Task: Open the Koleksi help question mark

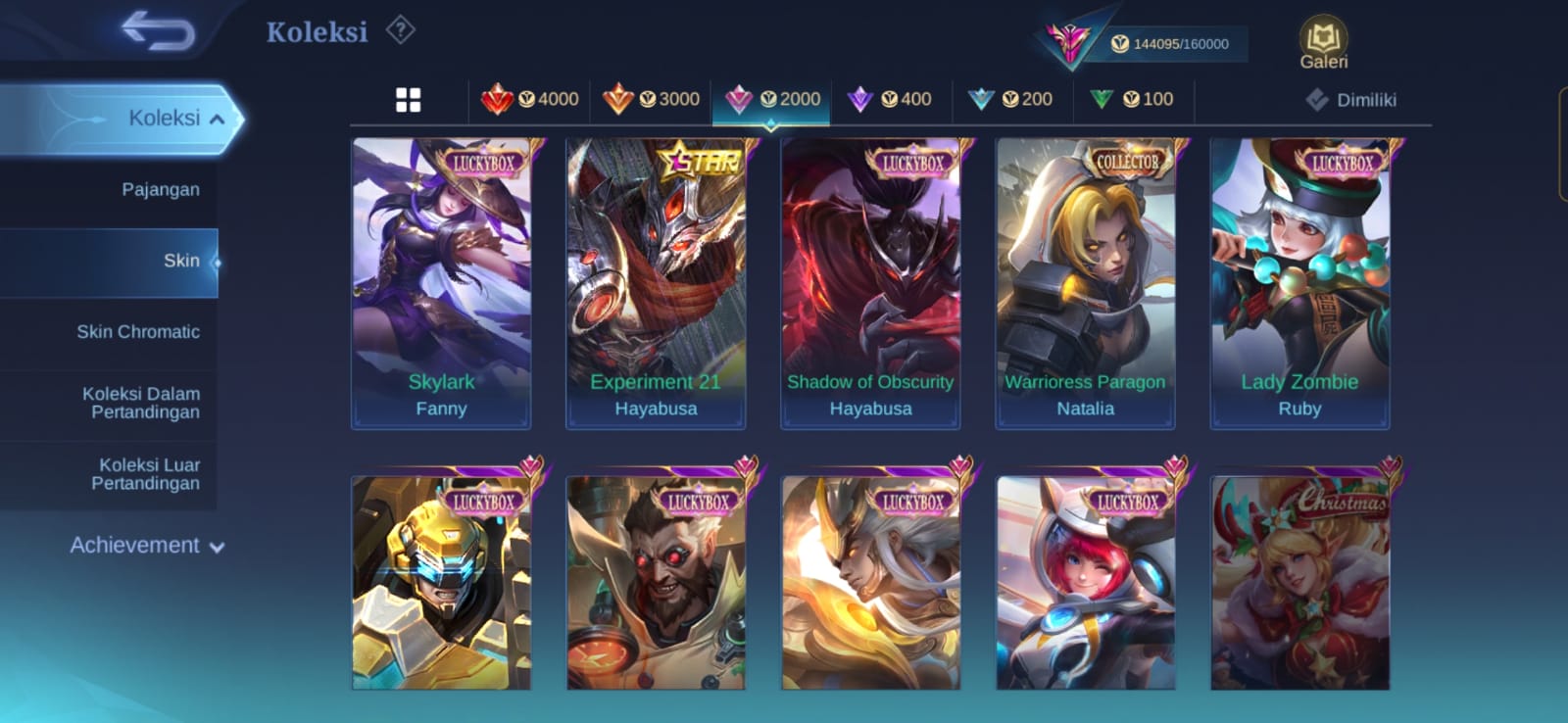Action: pyautogui.click(x=400, y=30)
